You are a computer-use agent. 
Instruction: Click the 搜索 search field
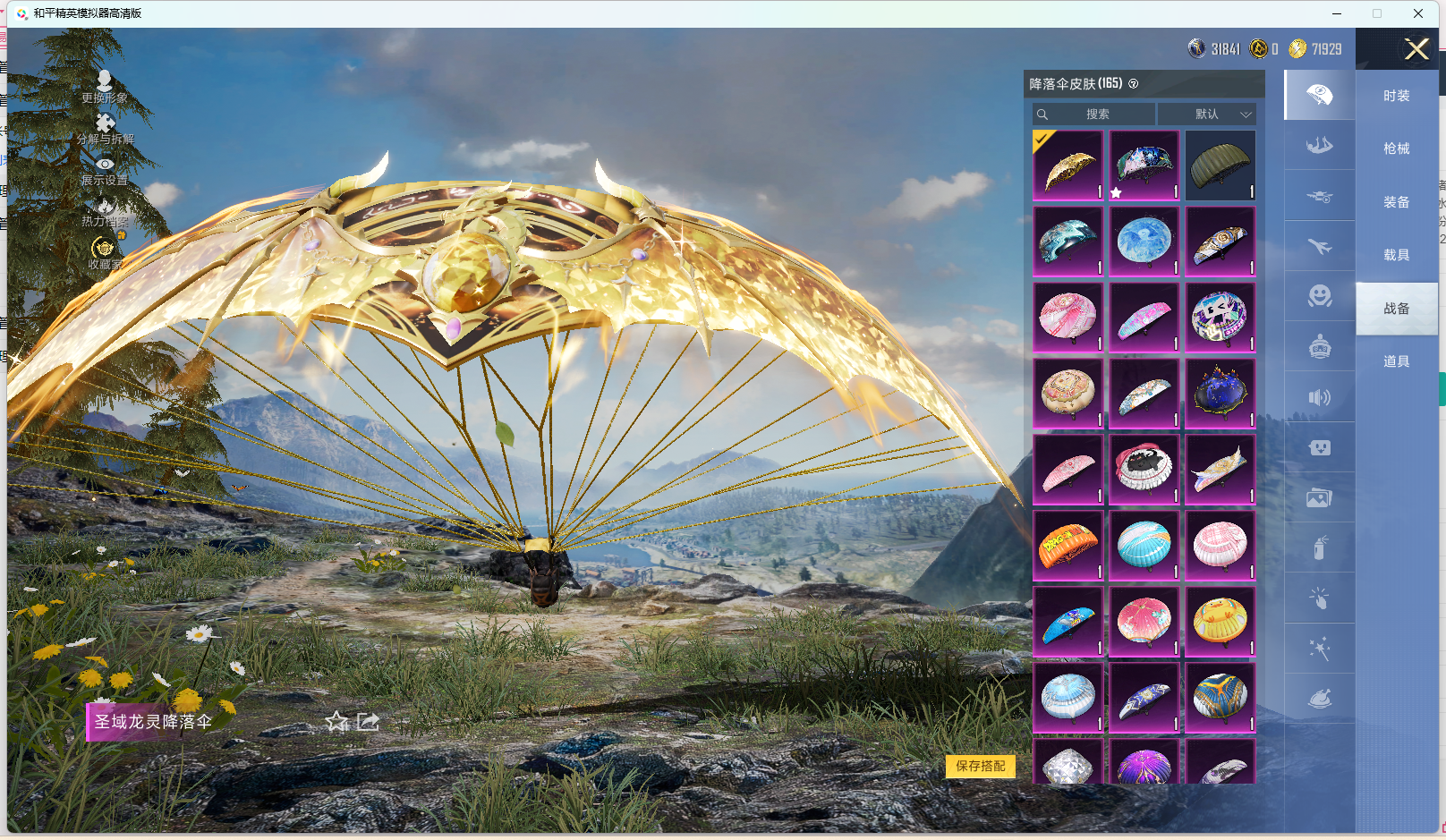[1093, 115]
